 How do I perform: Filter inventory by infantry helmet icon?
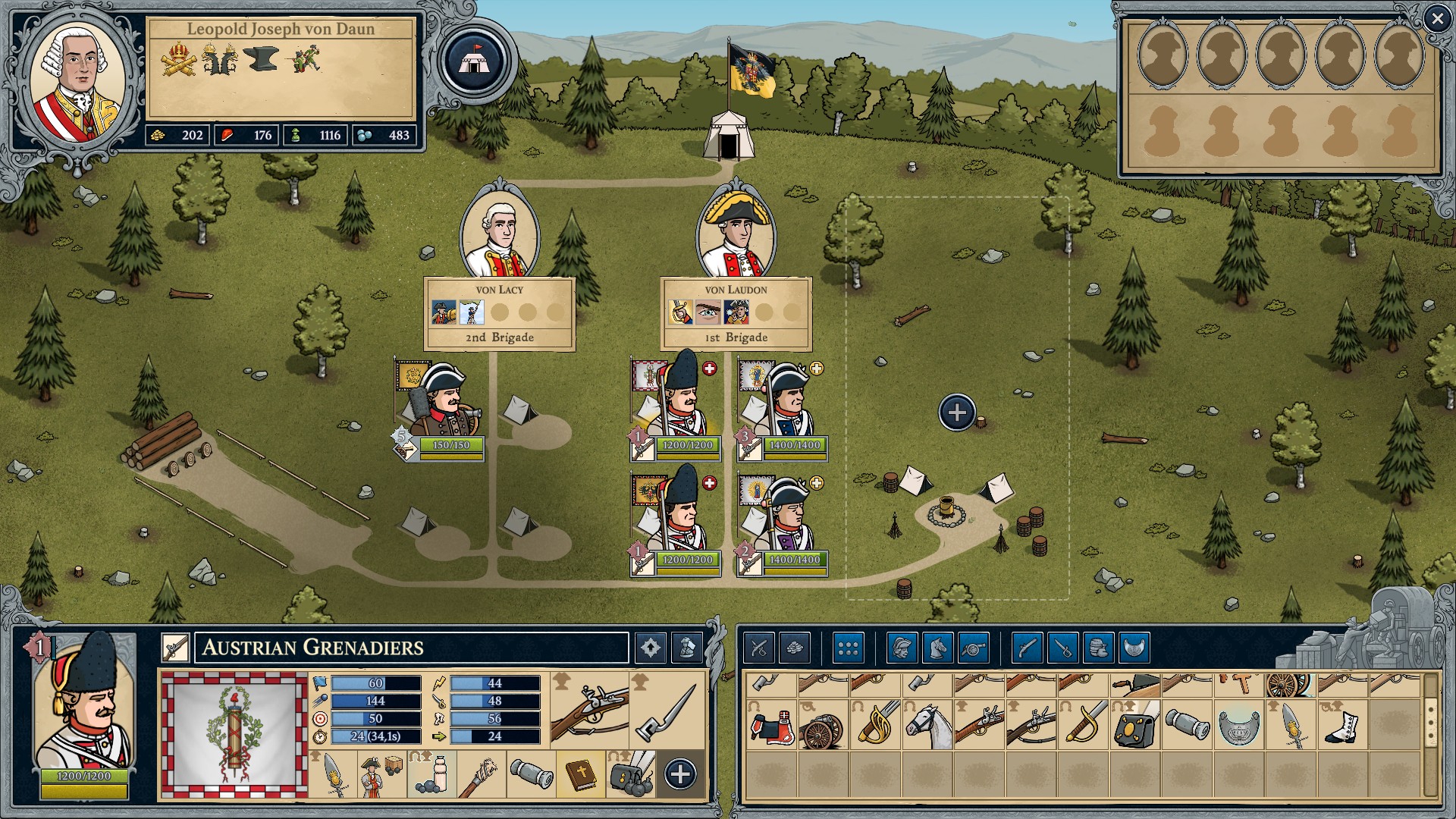(902, 648)
